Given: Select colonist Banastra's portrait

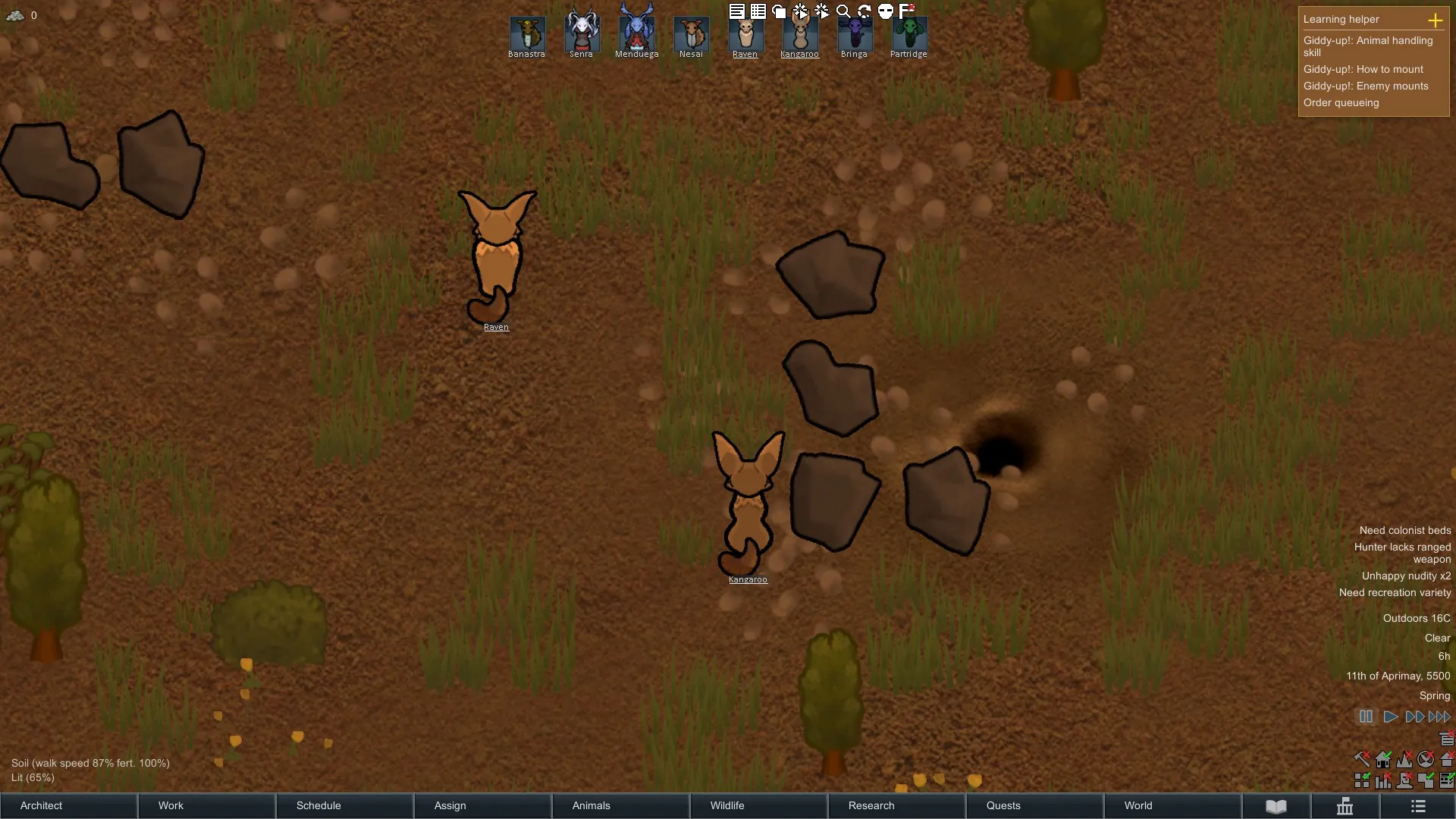Looking at the screenshot, I should (x=527, y=34).
